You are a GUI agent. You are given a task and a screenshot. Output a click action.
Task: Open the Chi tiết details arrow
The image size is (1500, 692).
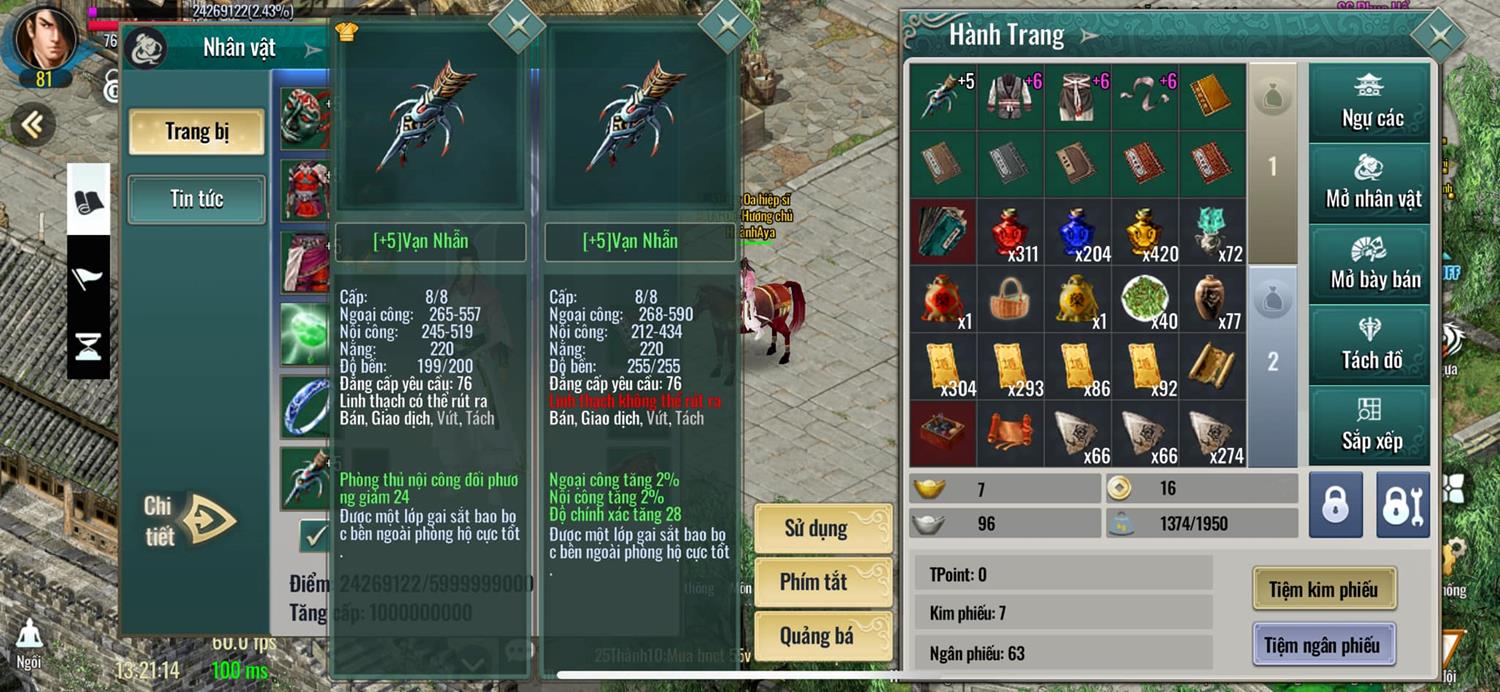[x=207, y=520]
